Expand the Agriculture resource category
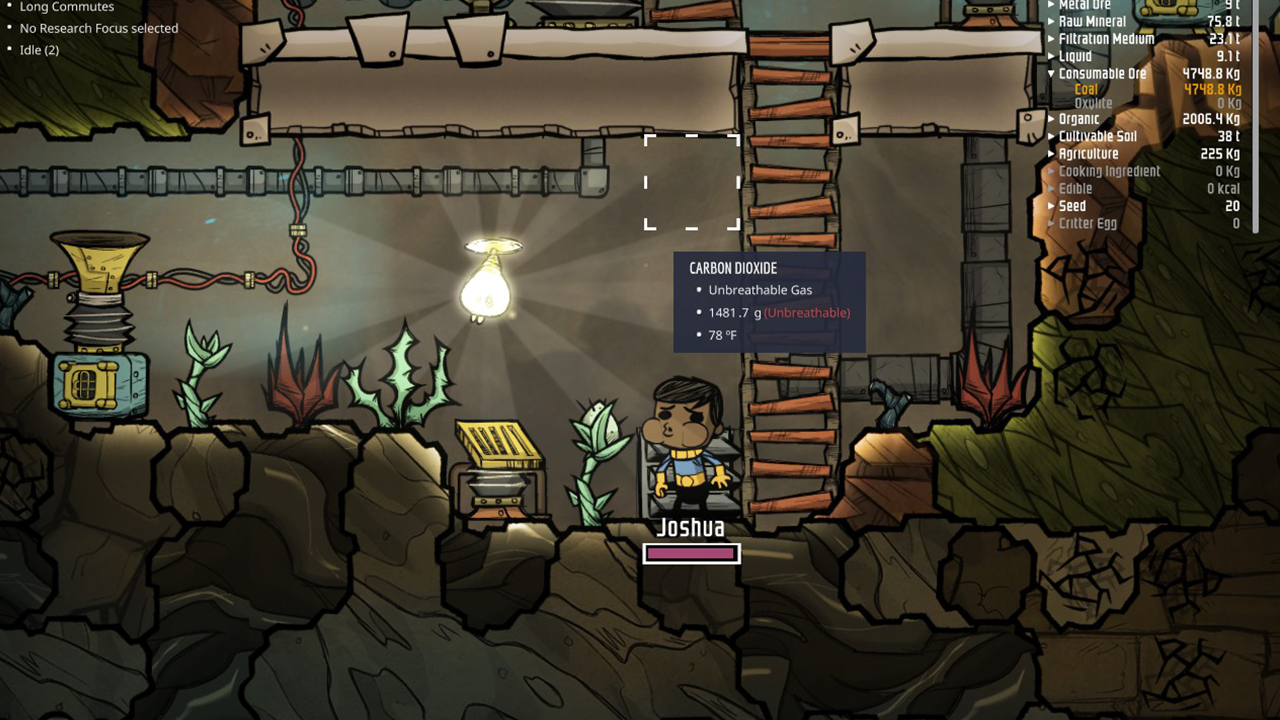The image size is (1280, 720). tap(1050, 154)
